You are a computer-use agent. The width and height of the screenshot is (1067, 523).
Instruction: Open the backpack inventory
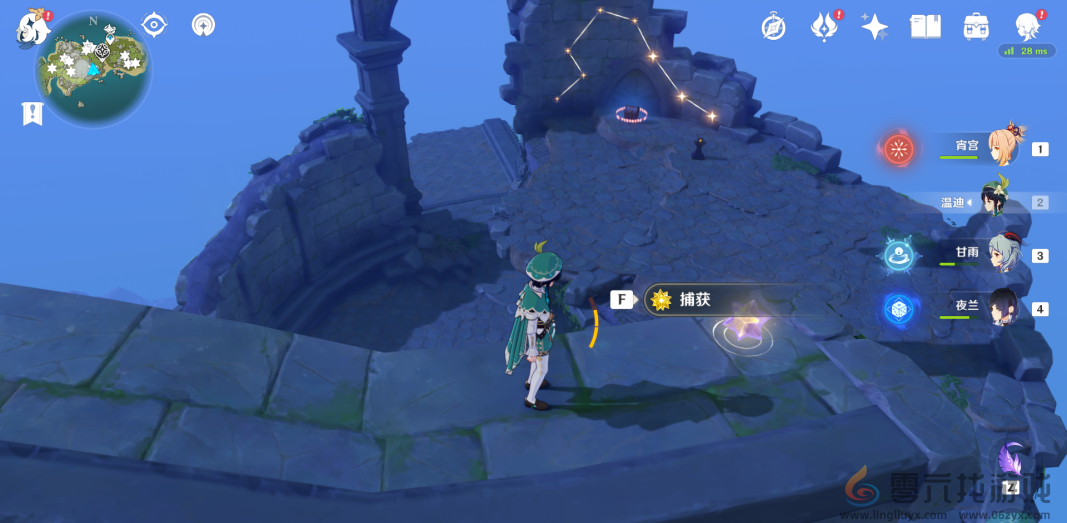pos(976,27)
